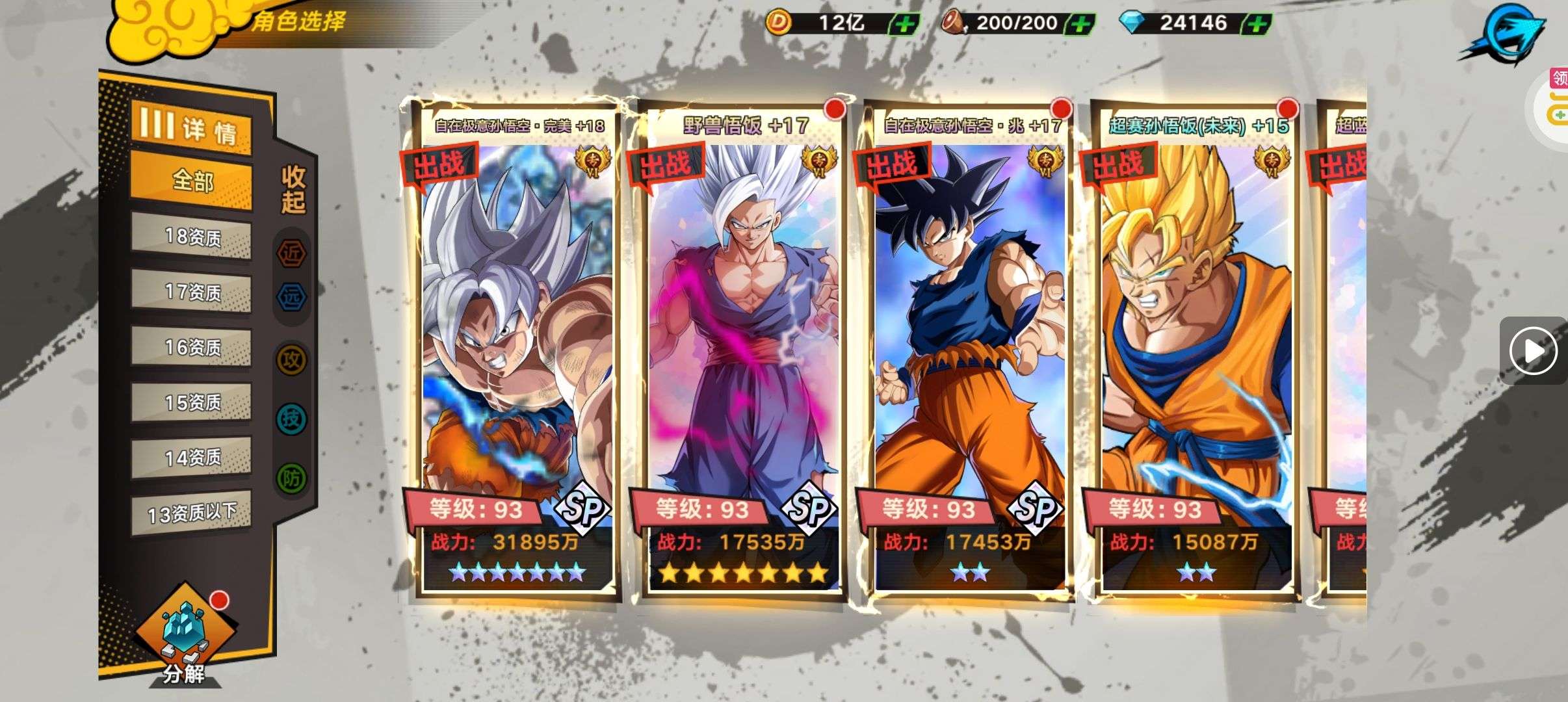Open the 详情 details button
1568x702 pixels.
tap(190, 128)
